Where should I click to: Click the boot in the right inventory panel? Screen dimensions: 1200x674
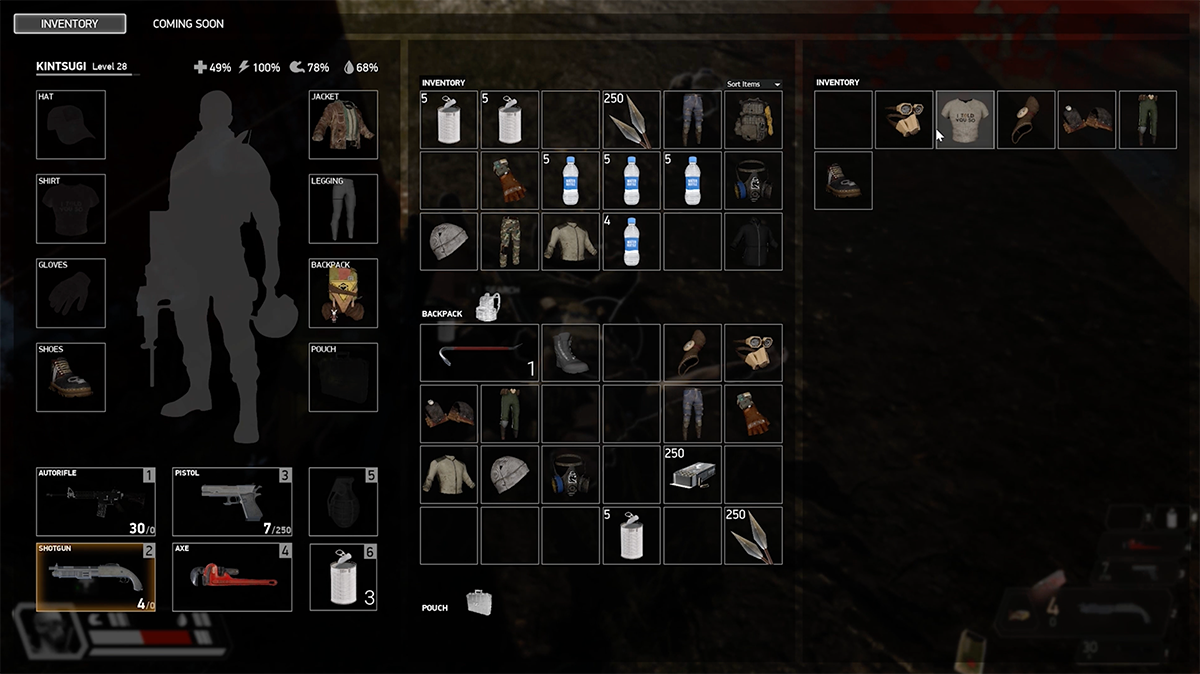843,181
